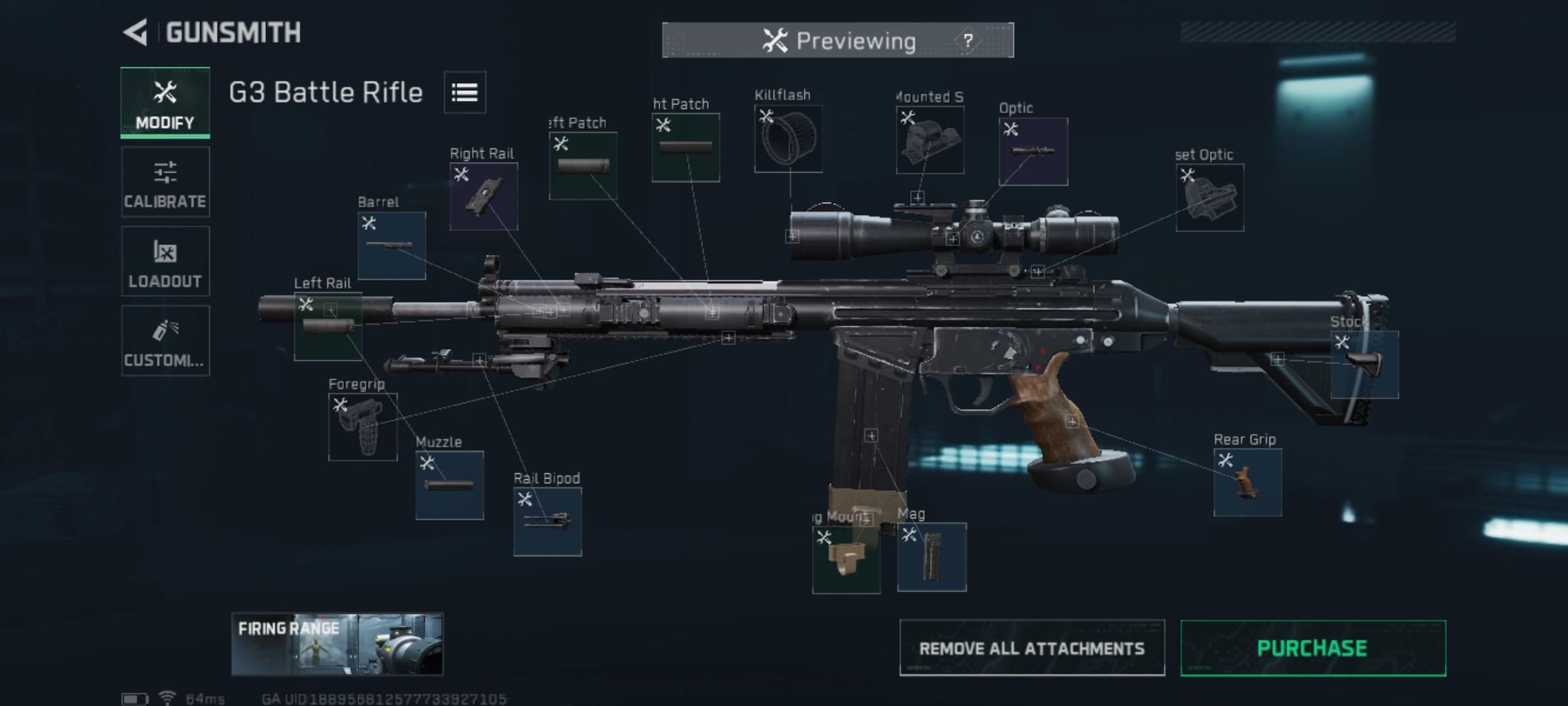Select the Stock attachment slot

tap(1364, 364)
